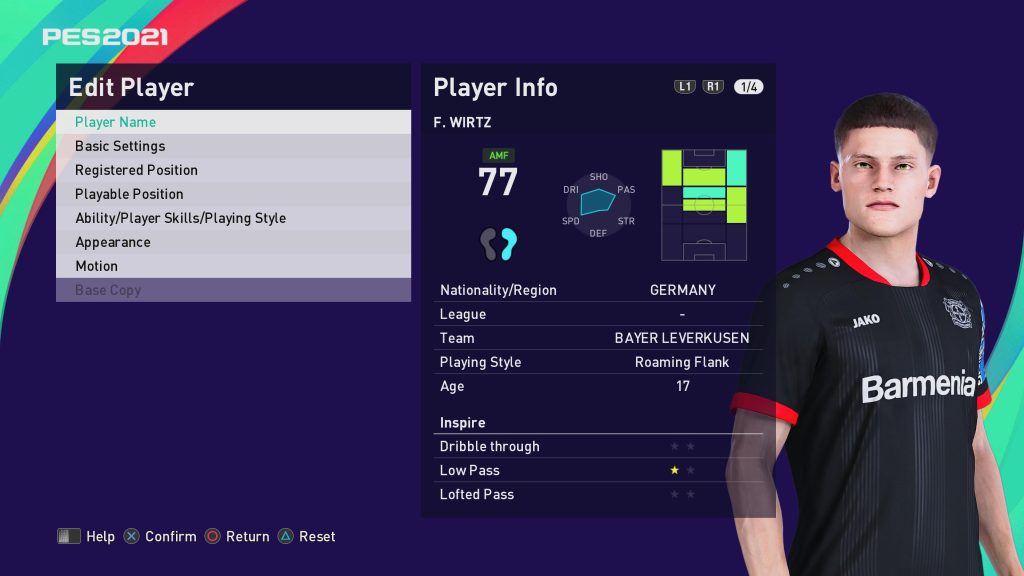Open the Playable Position menu

(232, 194)
